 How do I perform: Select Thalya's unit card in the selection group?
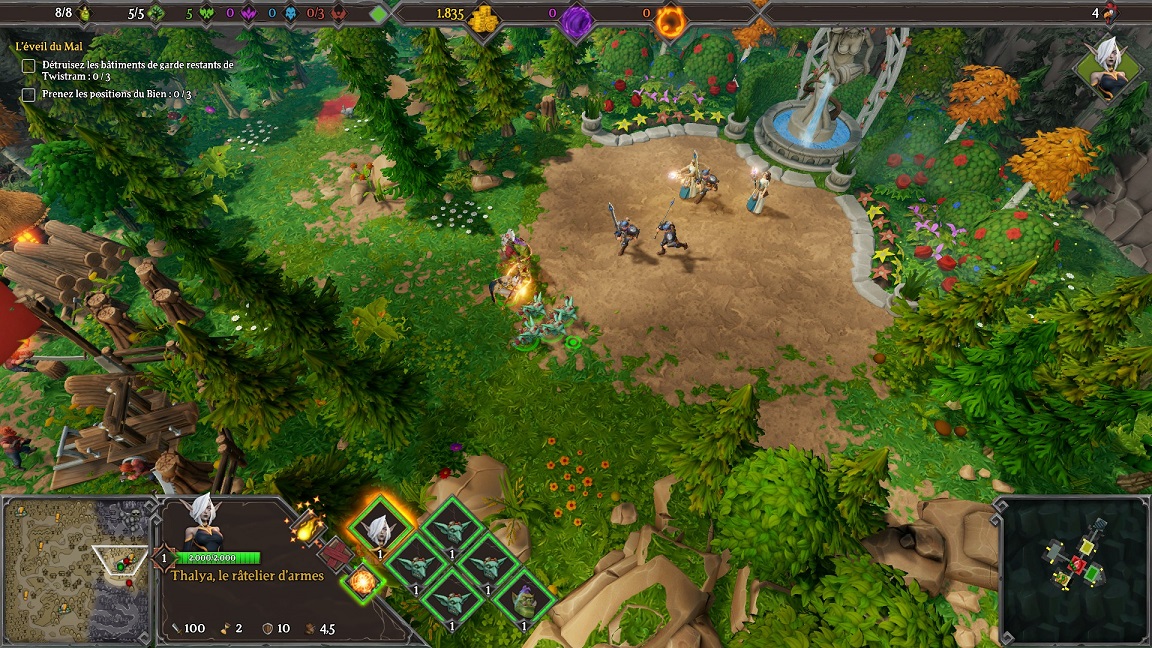tap(380, 528)
